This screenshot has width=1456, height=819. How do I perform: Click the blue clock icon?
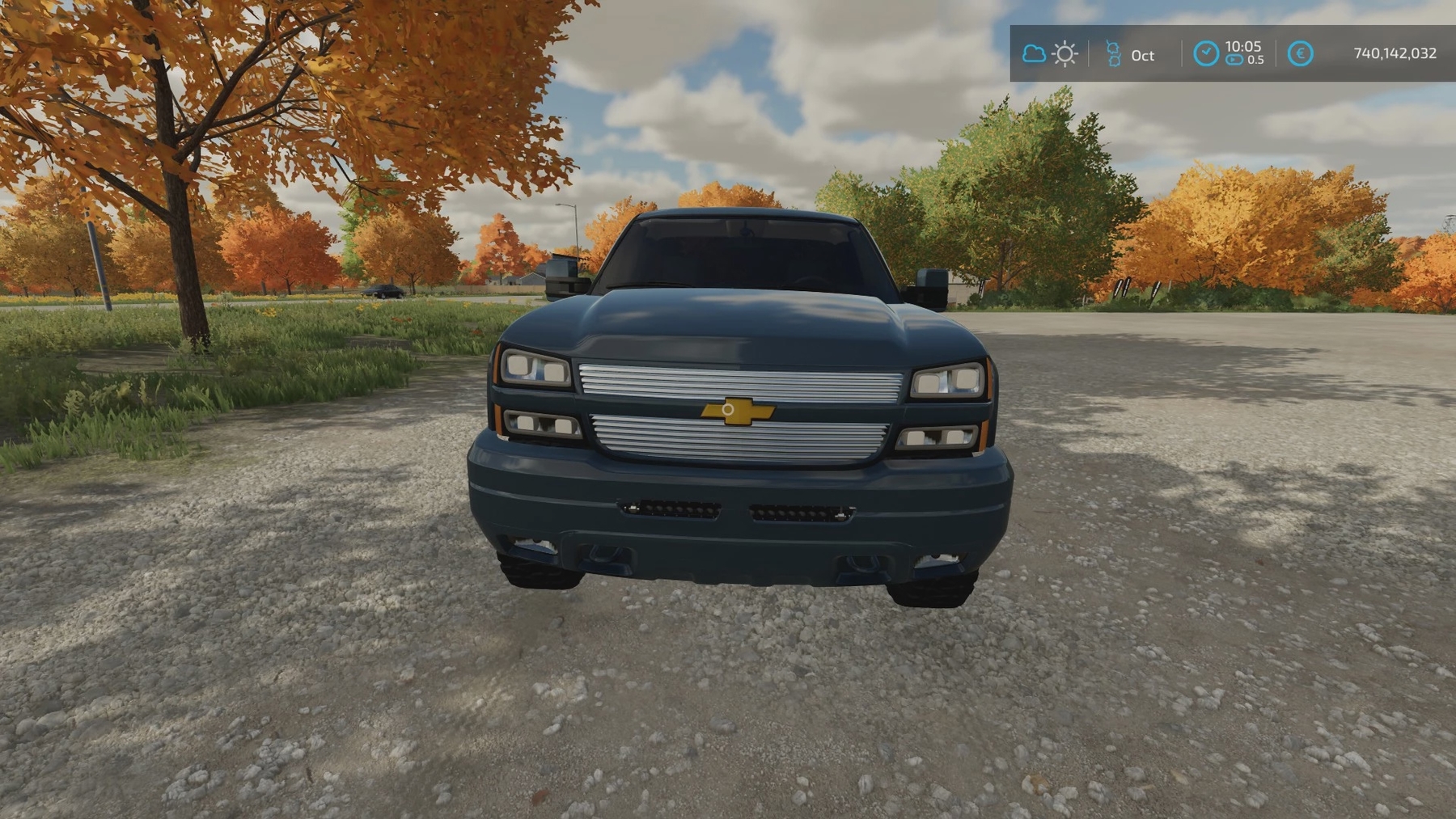(1205, 54)
